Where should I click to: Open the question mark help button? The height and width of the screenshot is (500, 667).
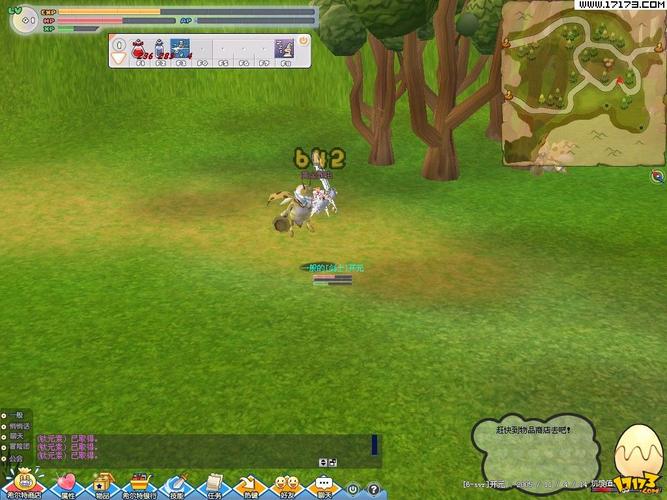pyautogui.click(x=372, y=489)
